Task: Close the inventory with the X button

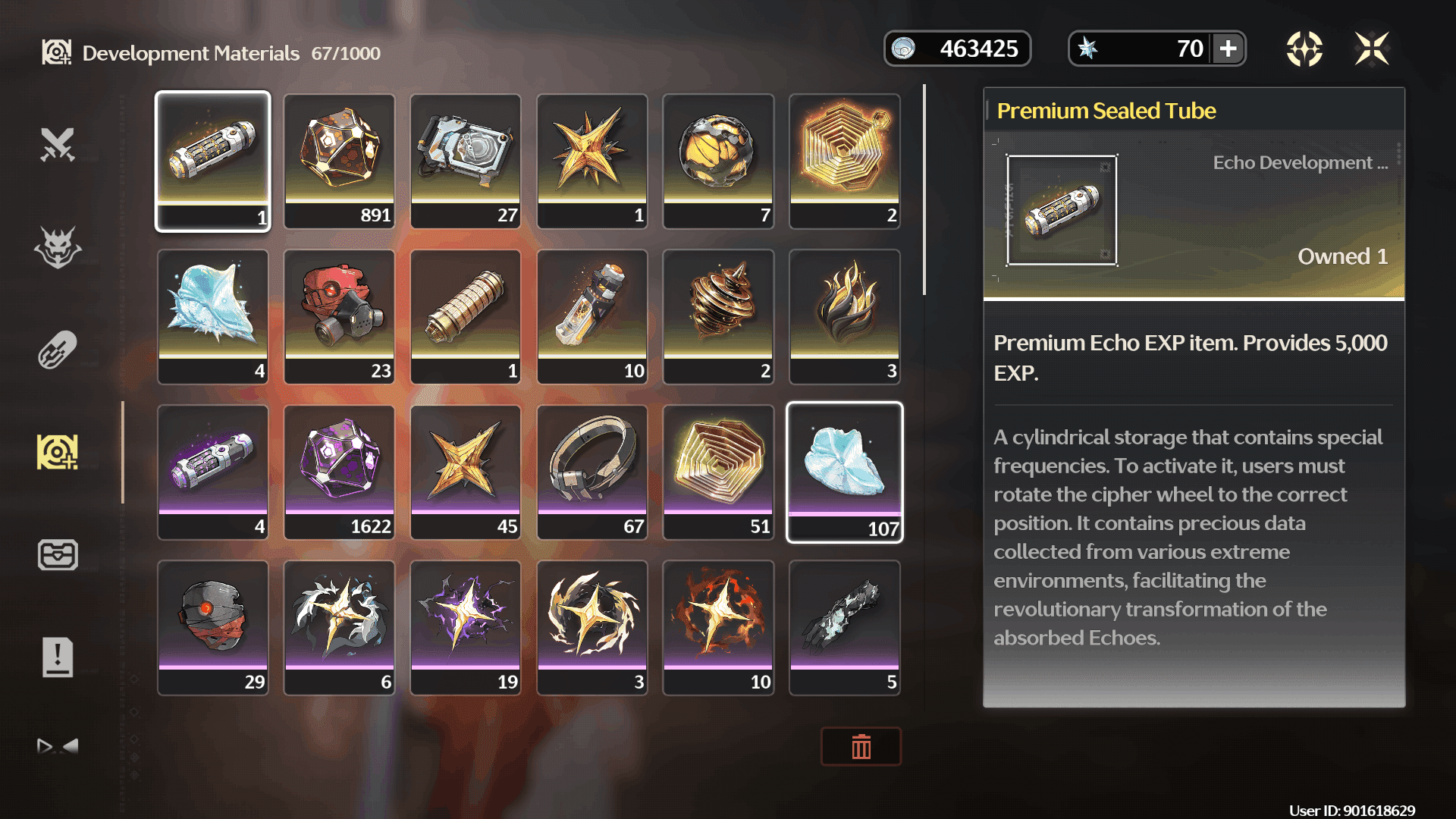Action: pyautogui.click(x=1372, y=49)
